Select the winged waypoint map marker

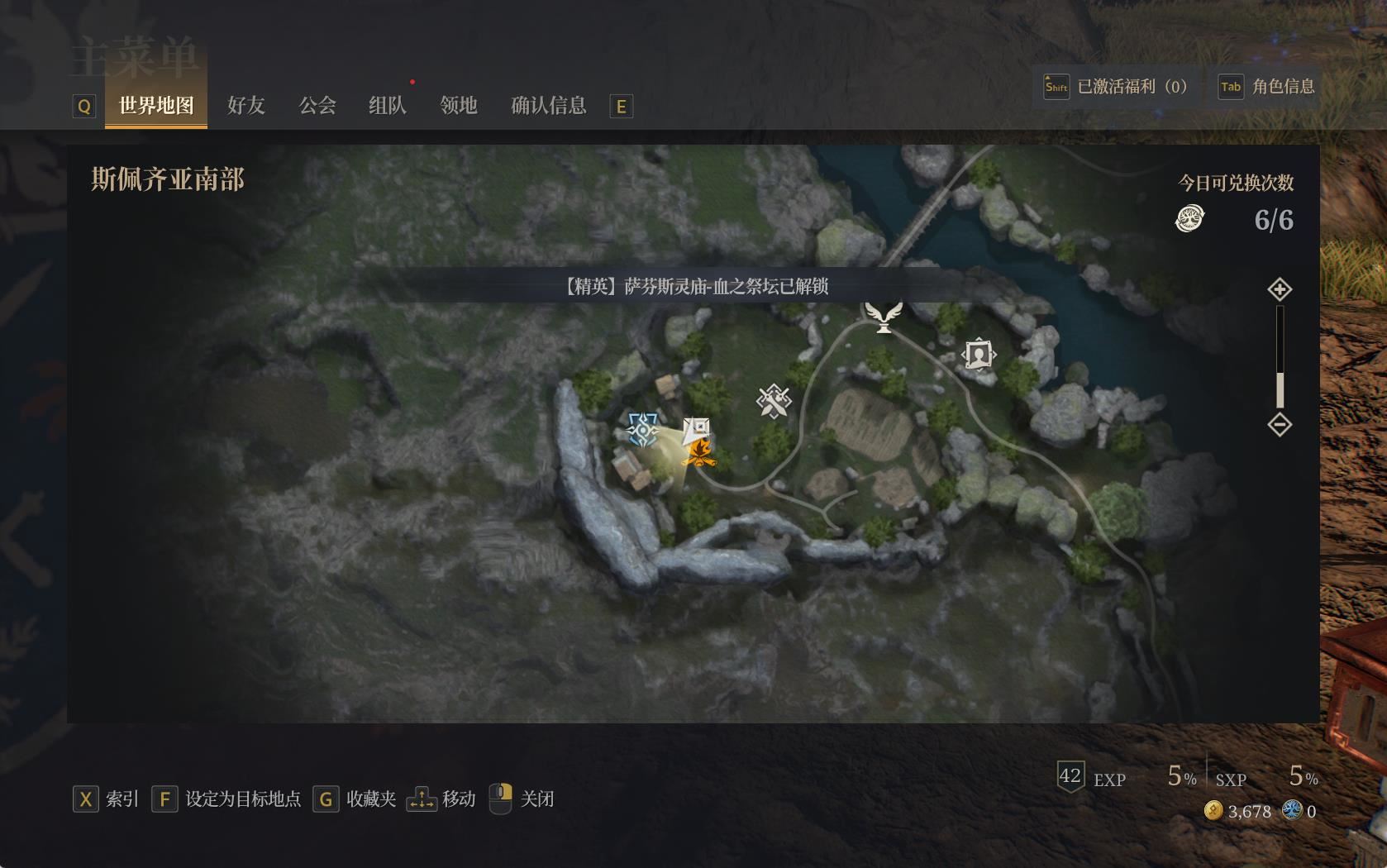[x=884, y=316]
